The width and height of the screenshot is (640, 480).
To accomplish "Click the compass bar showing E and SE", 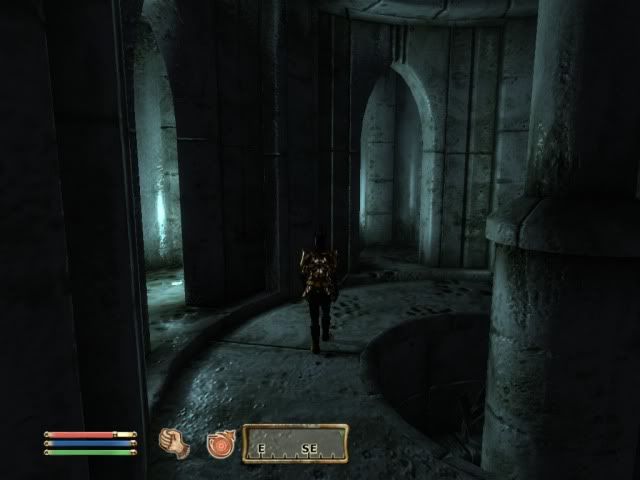I will coord(295,443).
